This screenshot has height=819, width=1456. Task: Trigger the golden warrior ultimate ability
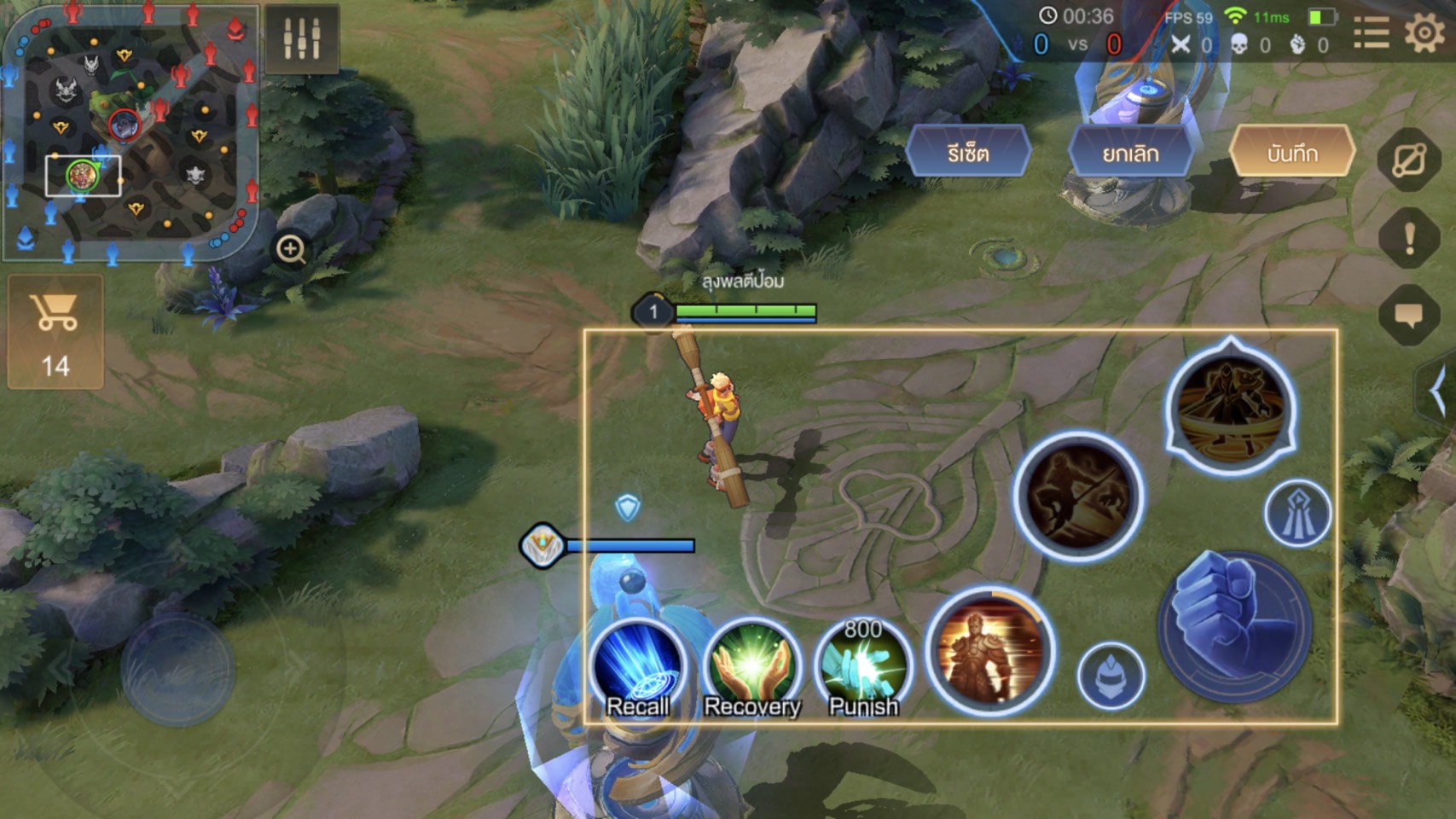point(989,653)
